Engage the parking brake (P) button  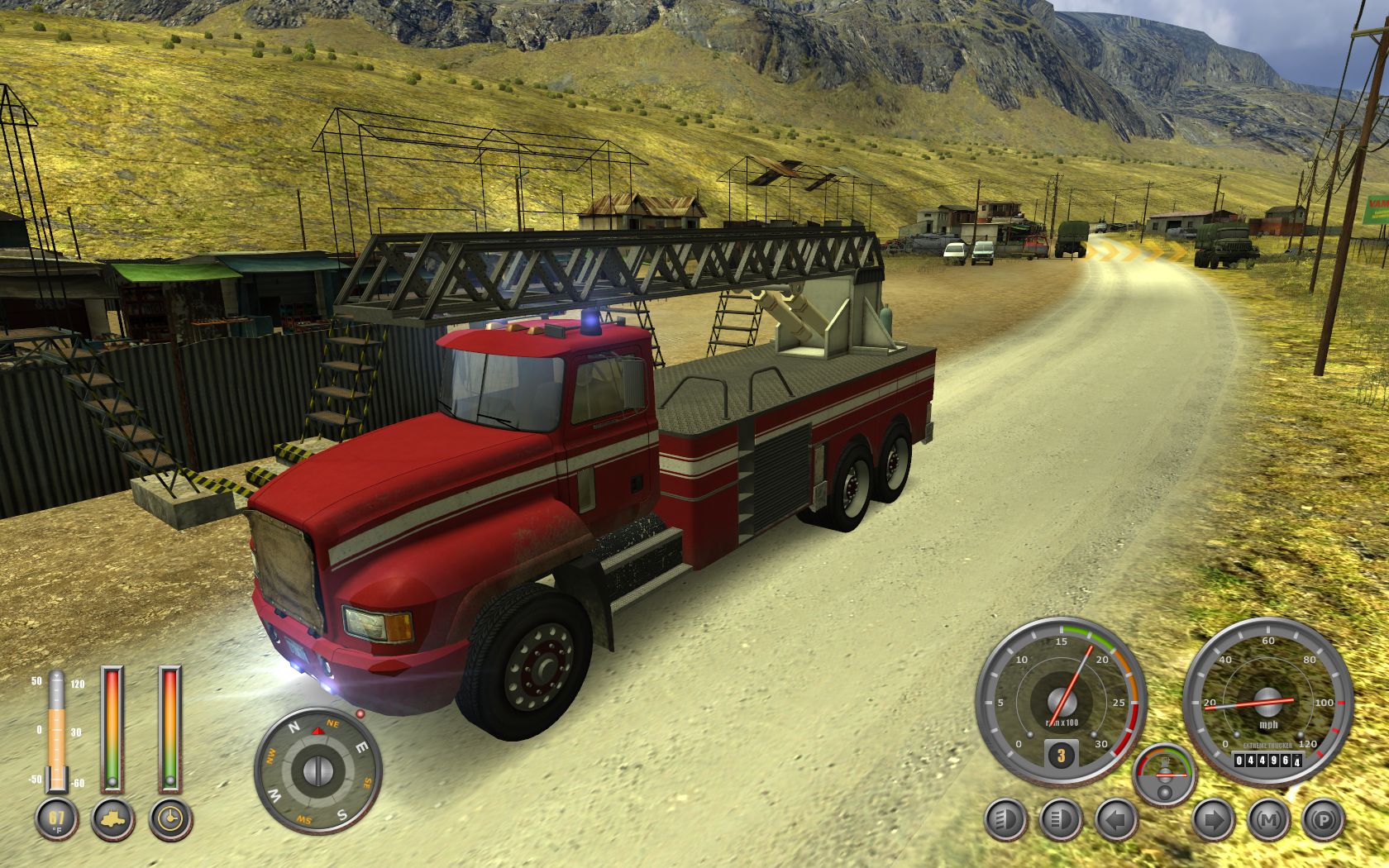[x=1322, y=821]
